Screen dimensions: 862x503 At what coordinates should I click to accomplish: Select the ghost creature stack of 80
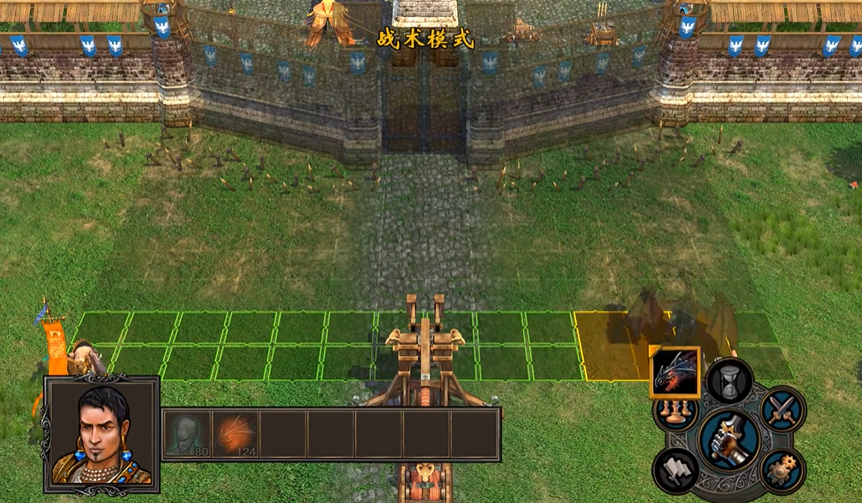(186, 434)
